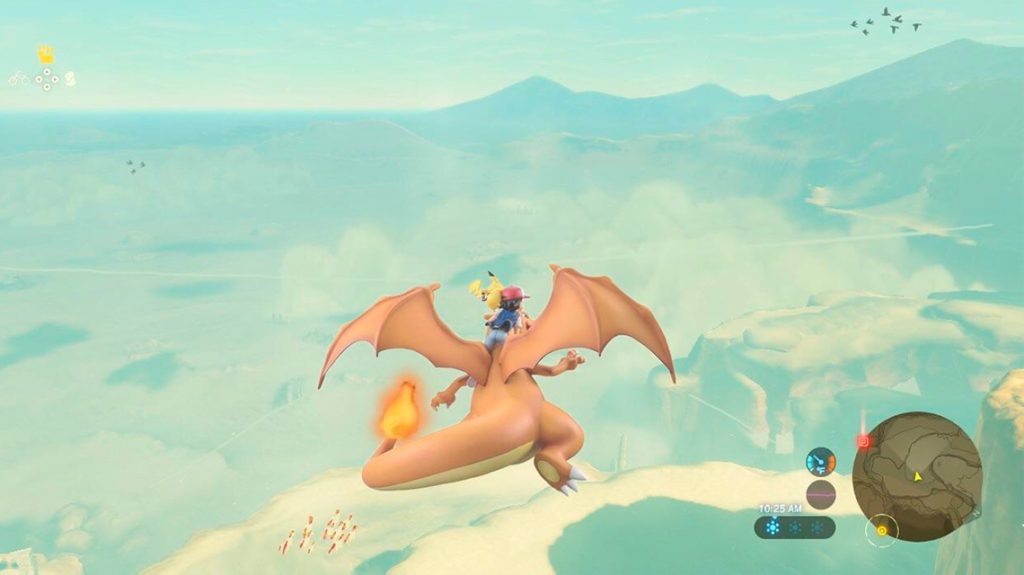Activate the golden crown ability icon
The height and width of the screenshot is (575, 1024).
point(46,54)
